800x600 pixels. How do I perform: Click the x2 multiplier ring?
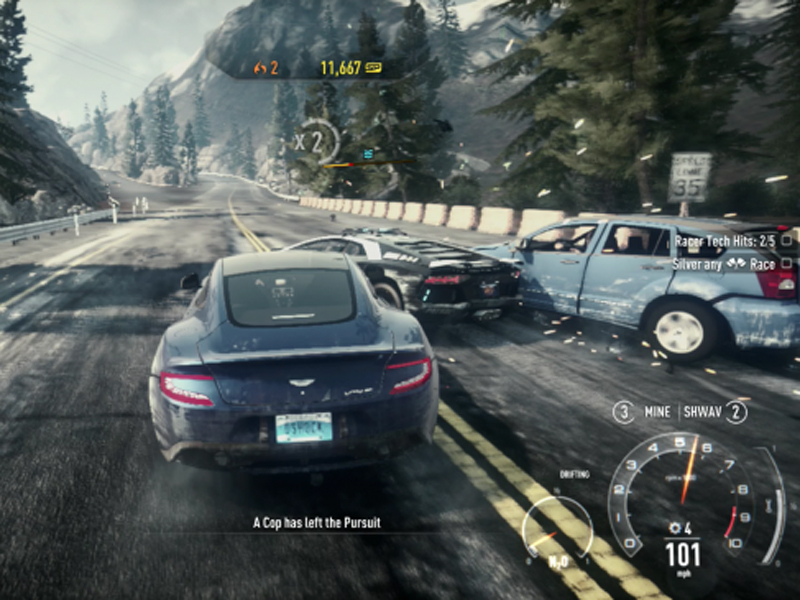pos(318,140)
